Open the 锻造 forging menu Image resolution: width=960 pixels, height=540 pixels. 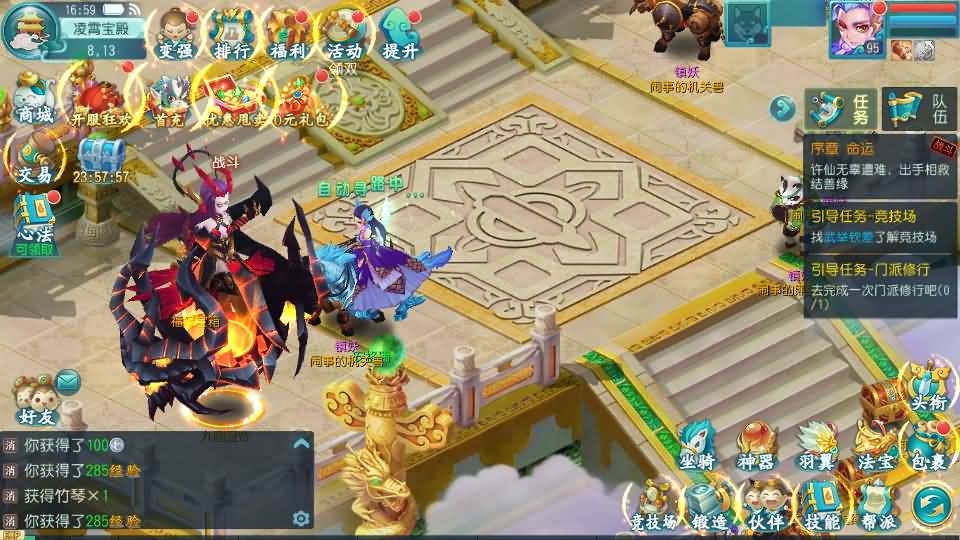[709, 505]
